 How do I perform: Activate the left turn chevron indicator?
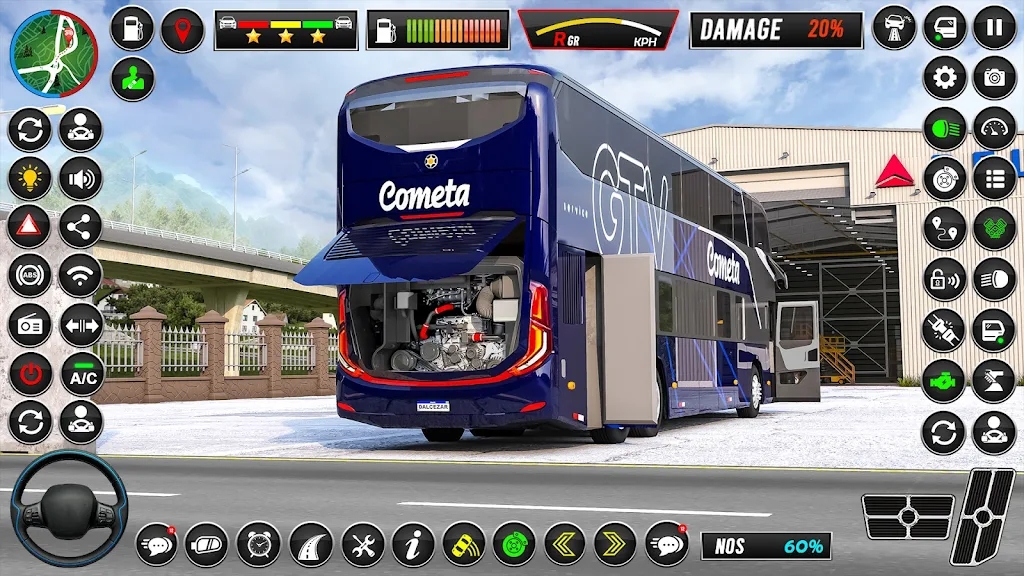[565, 544]
